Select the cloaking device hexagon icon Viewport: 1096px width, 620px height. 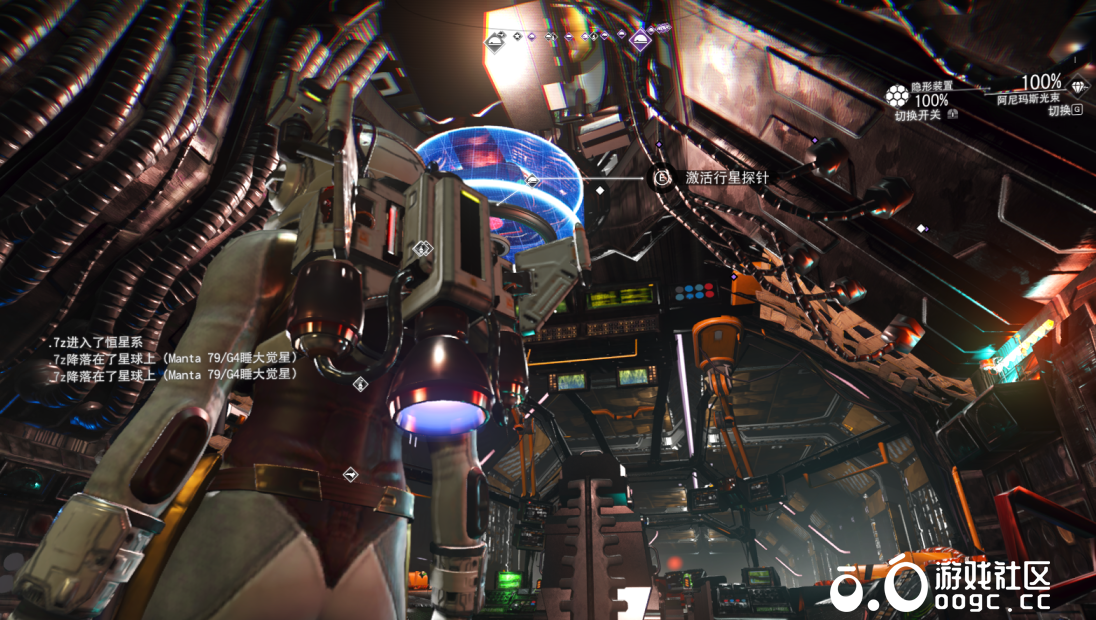point(897,96)
